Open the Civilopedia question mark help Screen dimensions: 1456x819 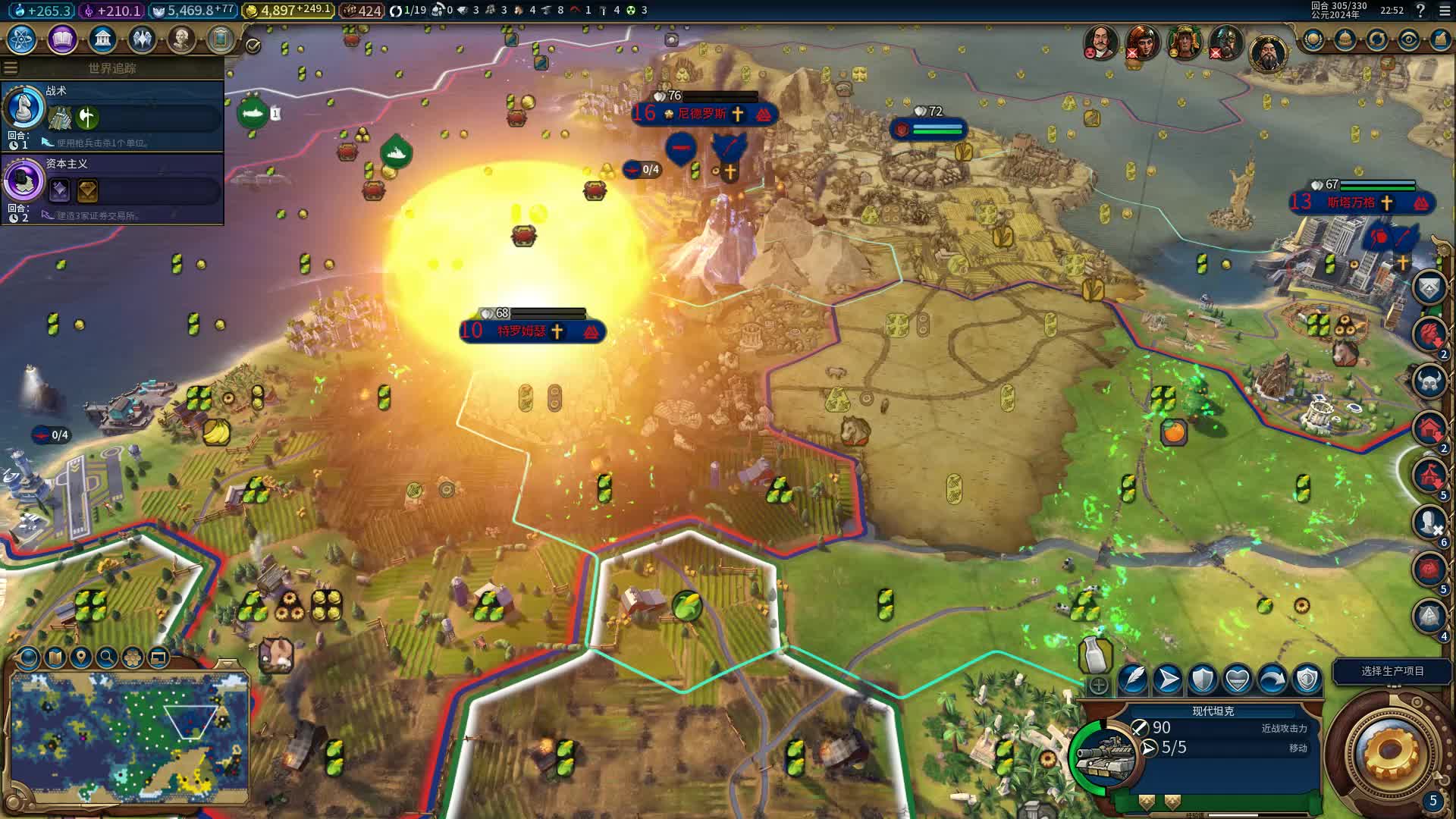[x=1420, y=11]
